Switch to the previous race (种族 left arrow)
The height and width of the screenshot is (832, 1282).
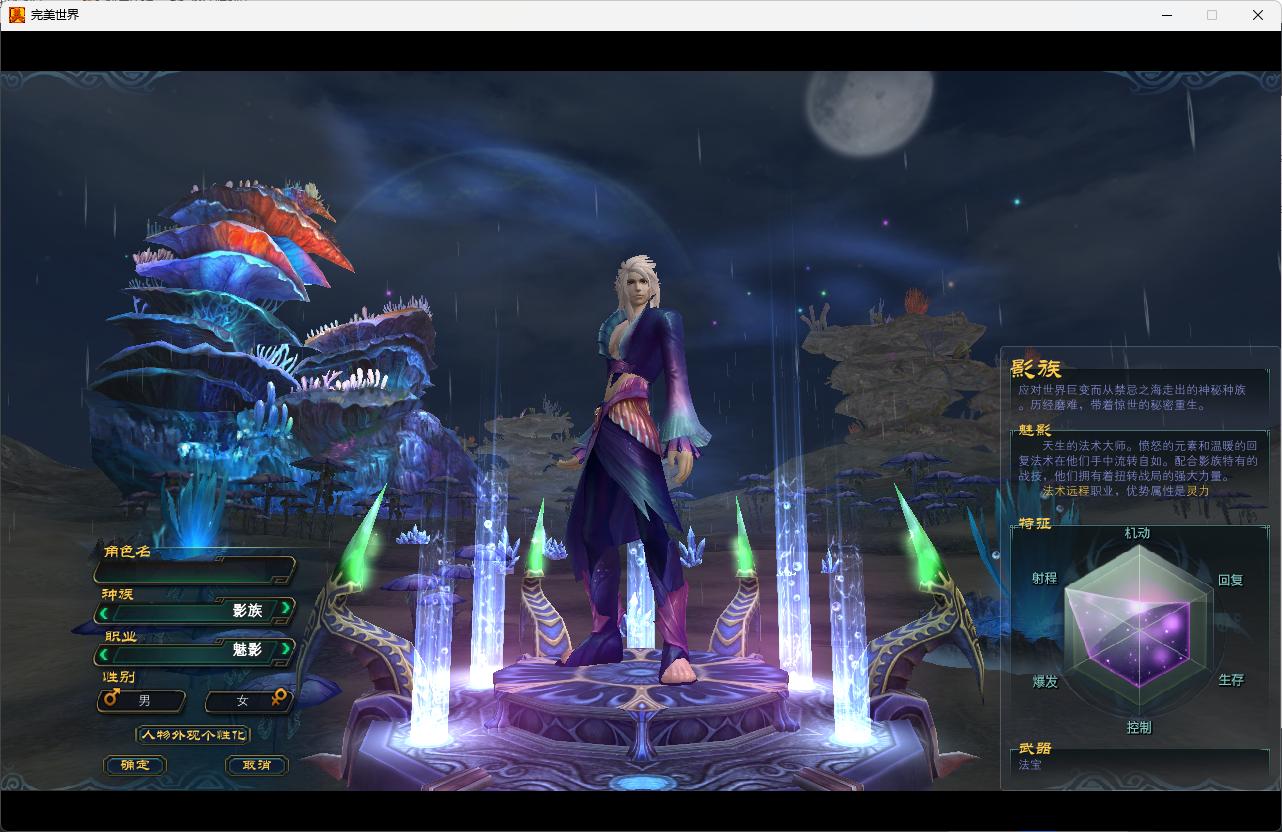(104, 612)
